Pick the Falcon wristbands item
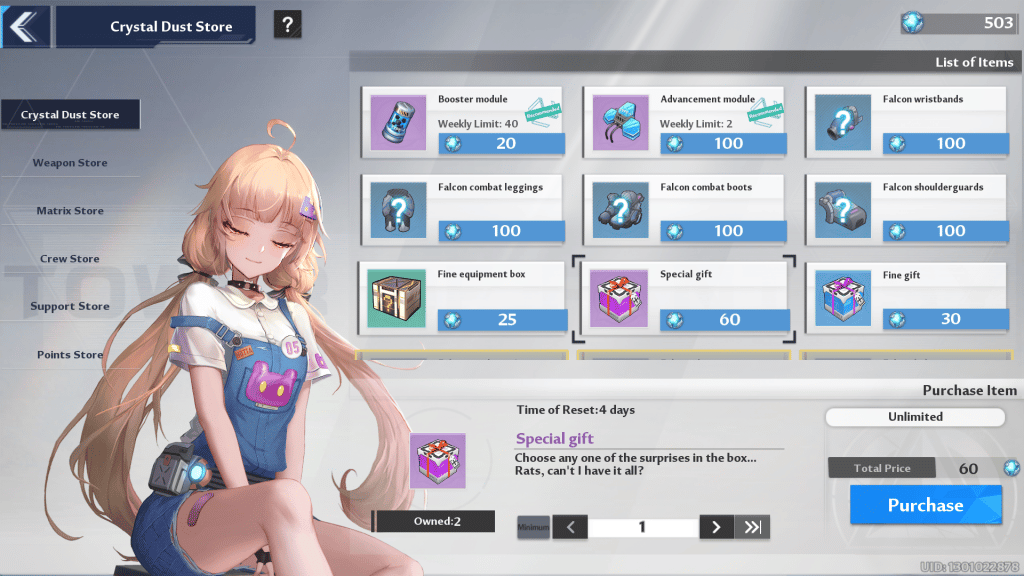1024x576 pixels. pyautogui.click(x=906, y=122)
